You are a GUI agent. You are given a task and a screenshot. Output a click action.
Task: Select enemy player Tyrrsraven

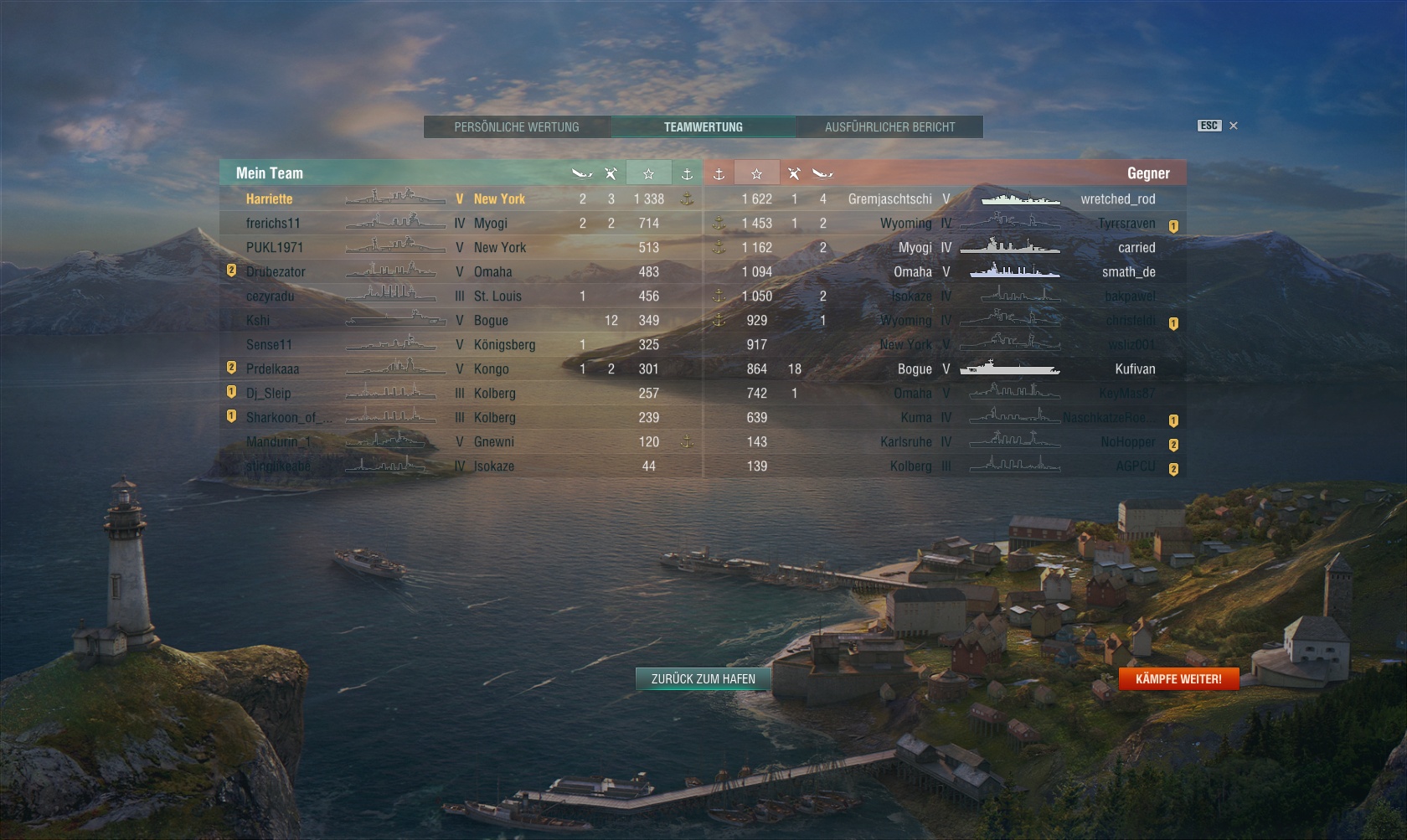pyautogui.click(x=1126, y=224)
